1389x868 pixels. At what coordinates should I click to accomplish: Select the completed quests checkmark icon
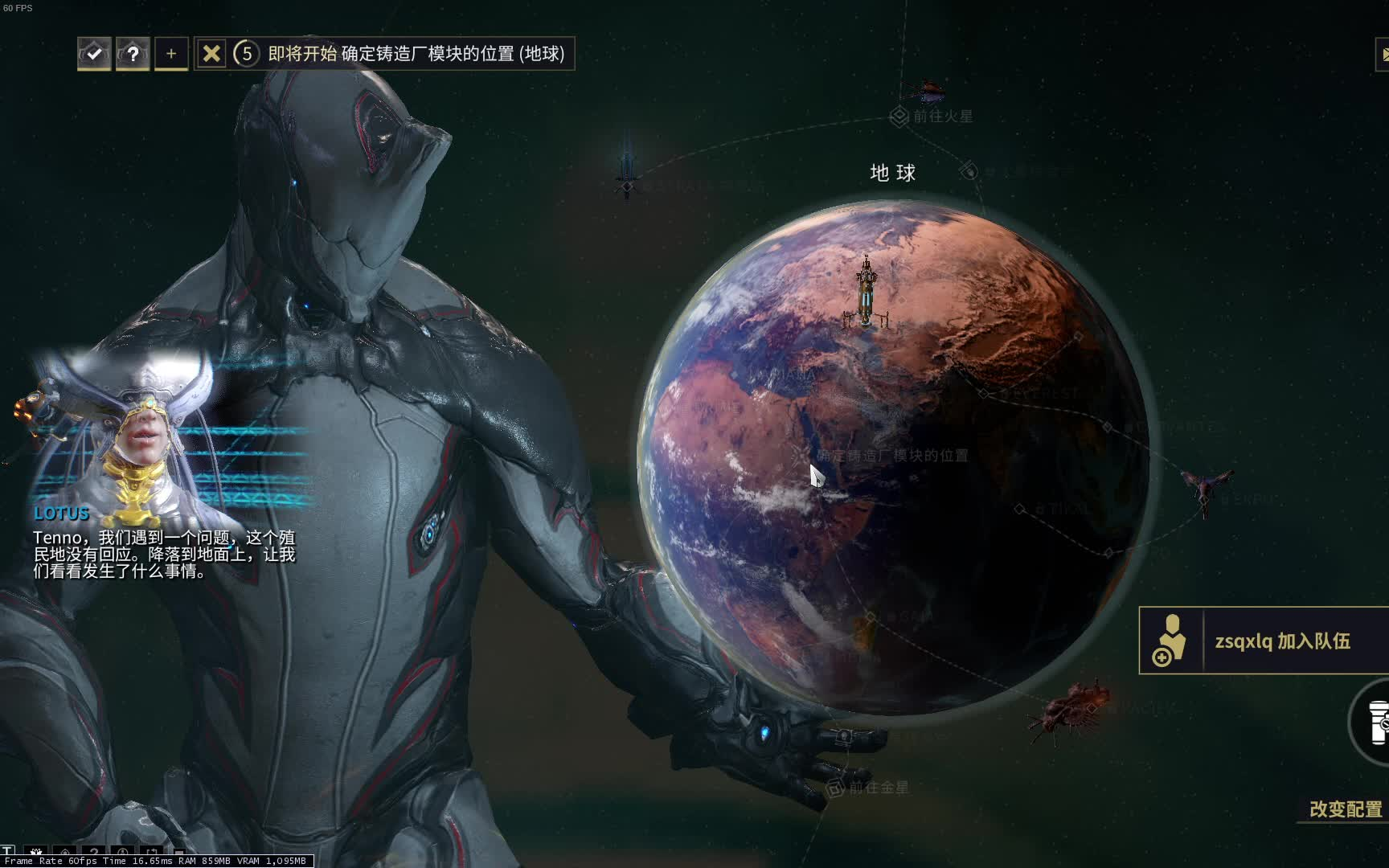[93, 53]
